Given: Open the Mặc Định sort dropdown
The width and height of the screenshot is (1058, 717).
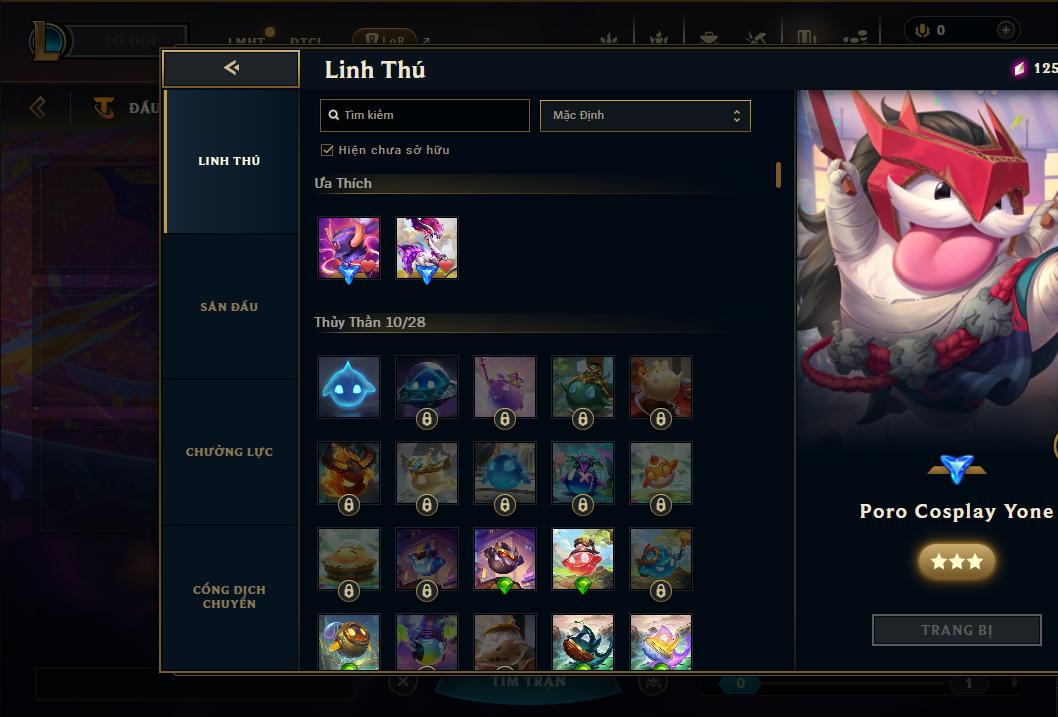Looking at the screenshot, I should 645,115.
